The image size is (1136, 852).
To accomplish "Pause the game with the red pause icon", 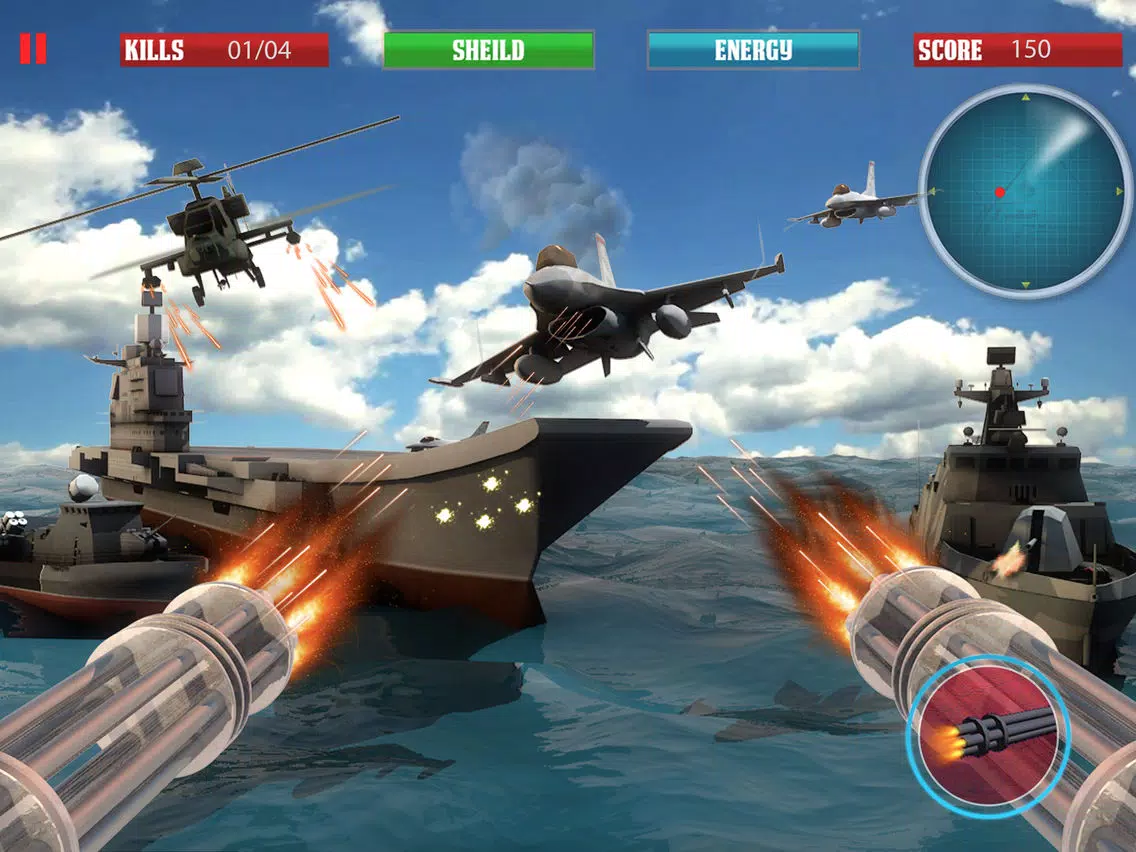I will pyautogui.click(x=33, y=49).
